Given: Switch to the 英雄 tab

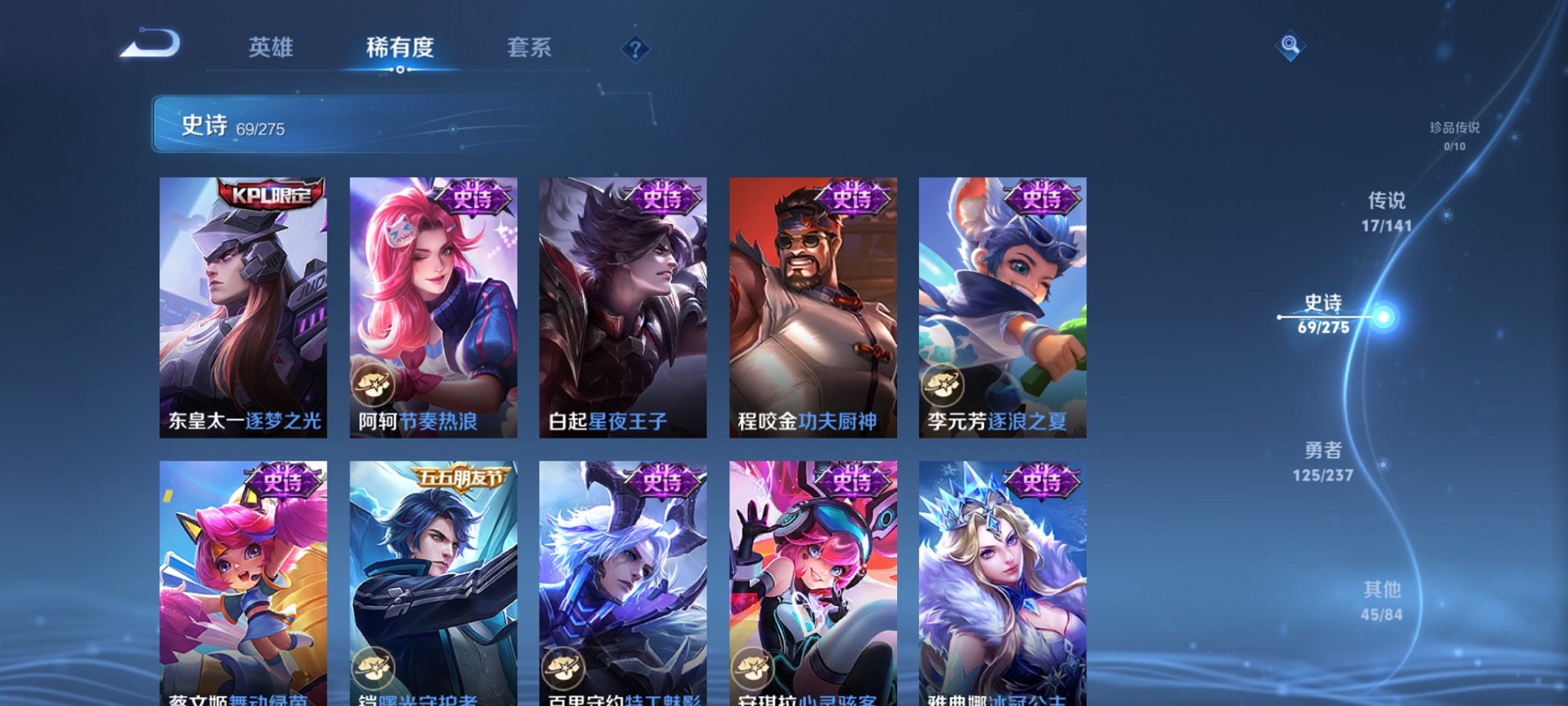Looking at the screenshot, I should pyautogui.click(x=270, y=48).
